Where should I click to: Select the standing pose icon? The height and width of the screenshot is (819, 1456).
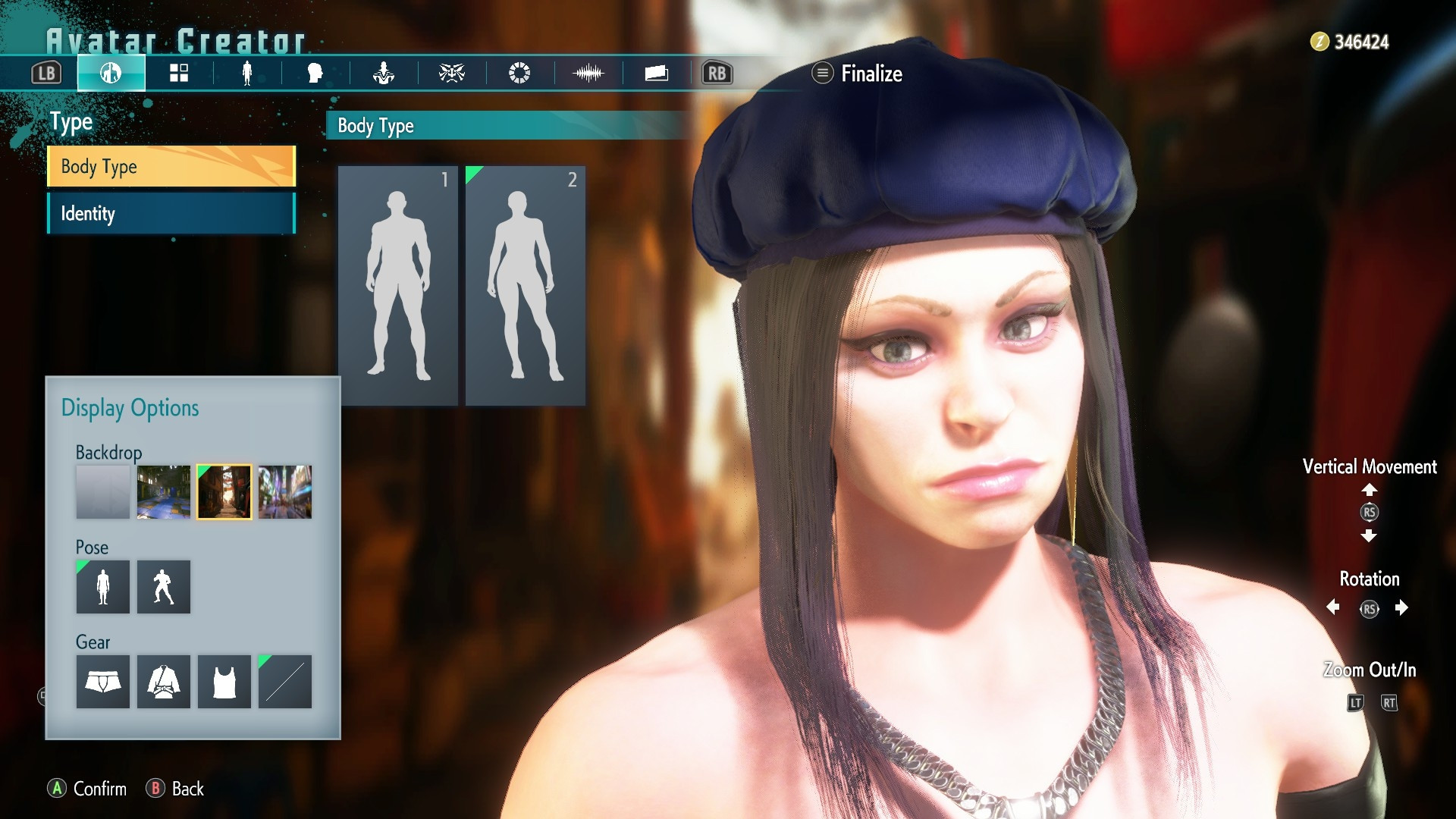pos(102,587)
